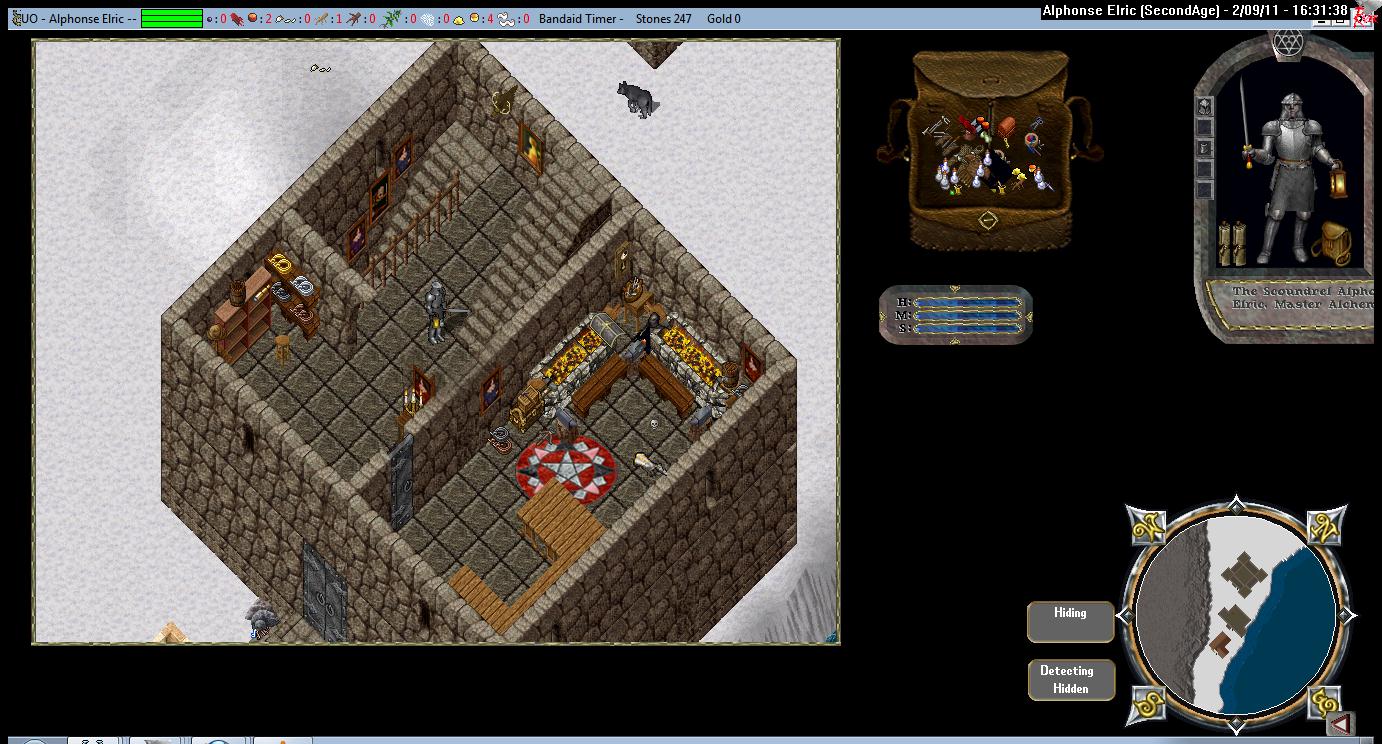Click the green status bar in the title bar
Viewport: 1382px width, 744px height.
click(172, 18)
